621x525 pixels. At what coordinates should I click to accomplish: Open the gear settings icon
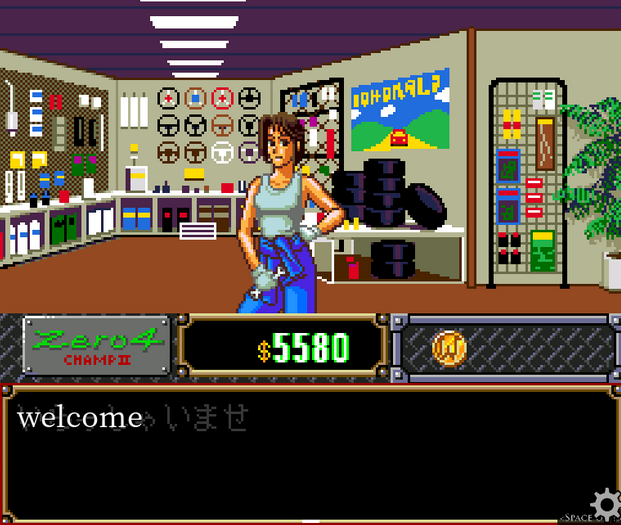tap(604, 502)
